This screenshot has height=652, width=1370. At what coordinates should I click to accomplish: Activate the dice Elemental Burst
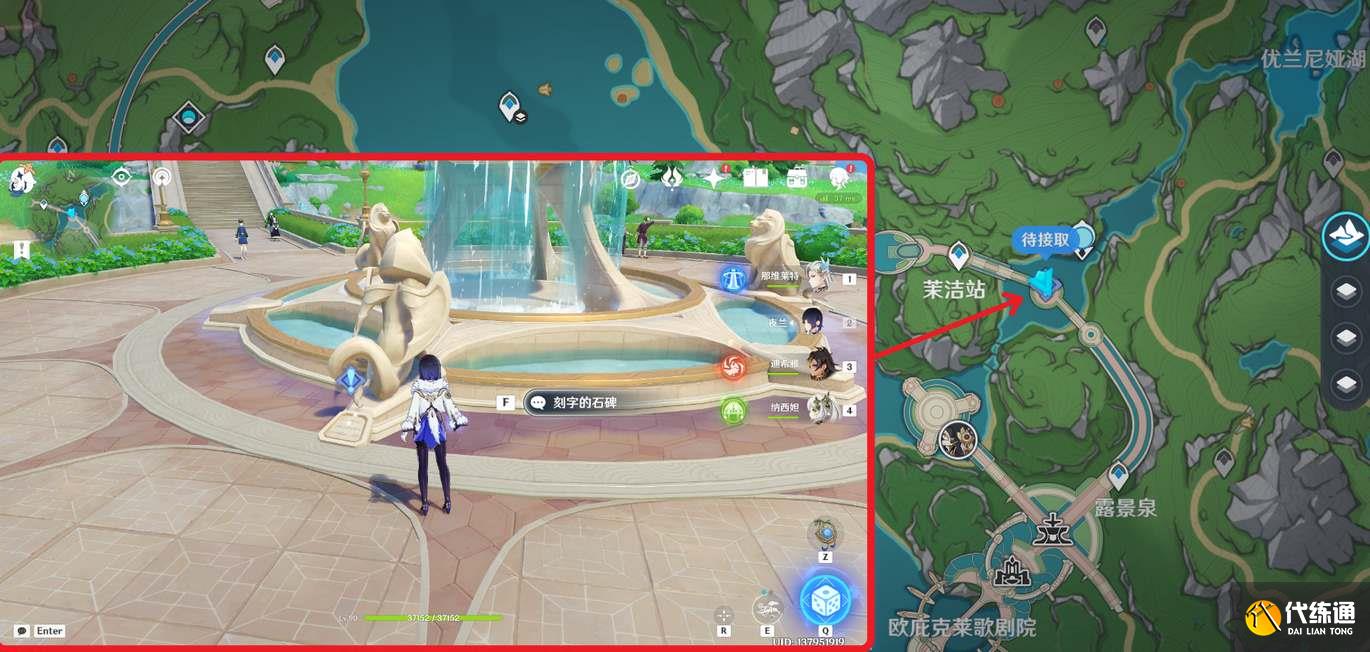825,600
